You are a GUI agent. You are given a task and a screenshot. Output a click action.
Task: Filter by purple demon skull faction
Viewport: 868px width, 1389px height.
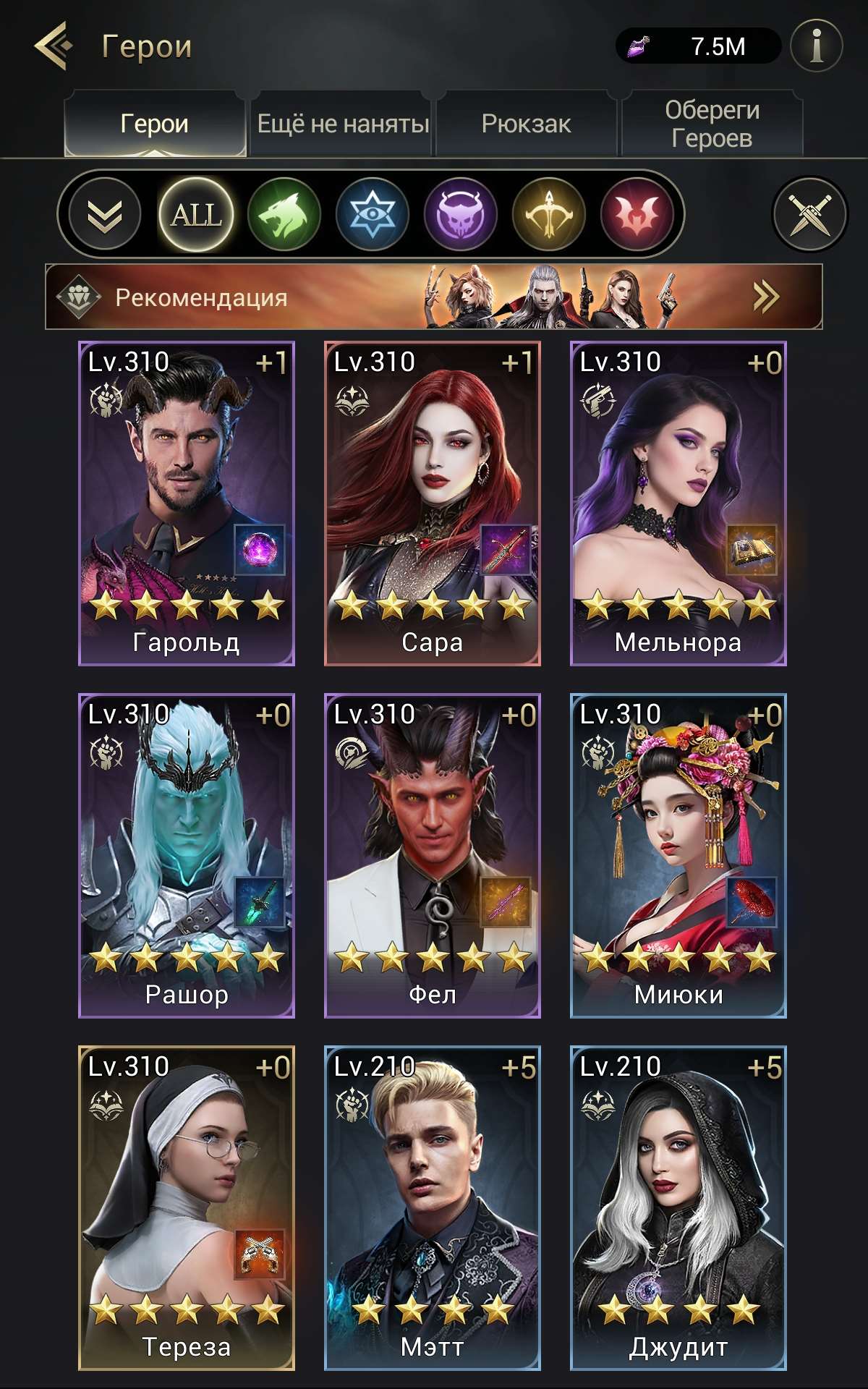[461, 214]
